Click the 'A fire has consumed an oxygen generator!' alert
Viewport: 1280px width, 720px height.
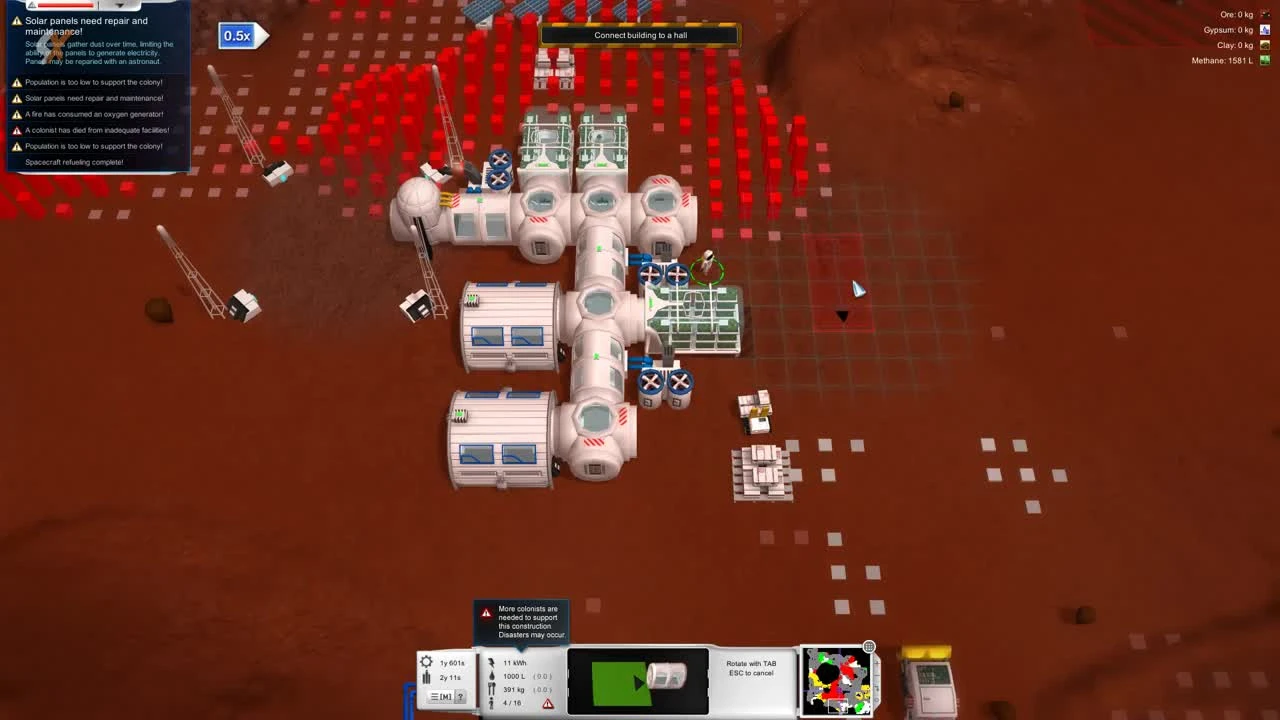coord(94,114)
